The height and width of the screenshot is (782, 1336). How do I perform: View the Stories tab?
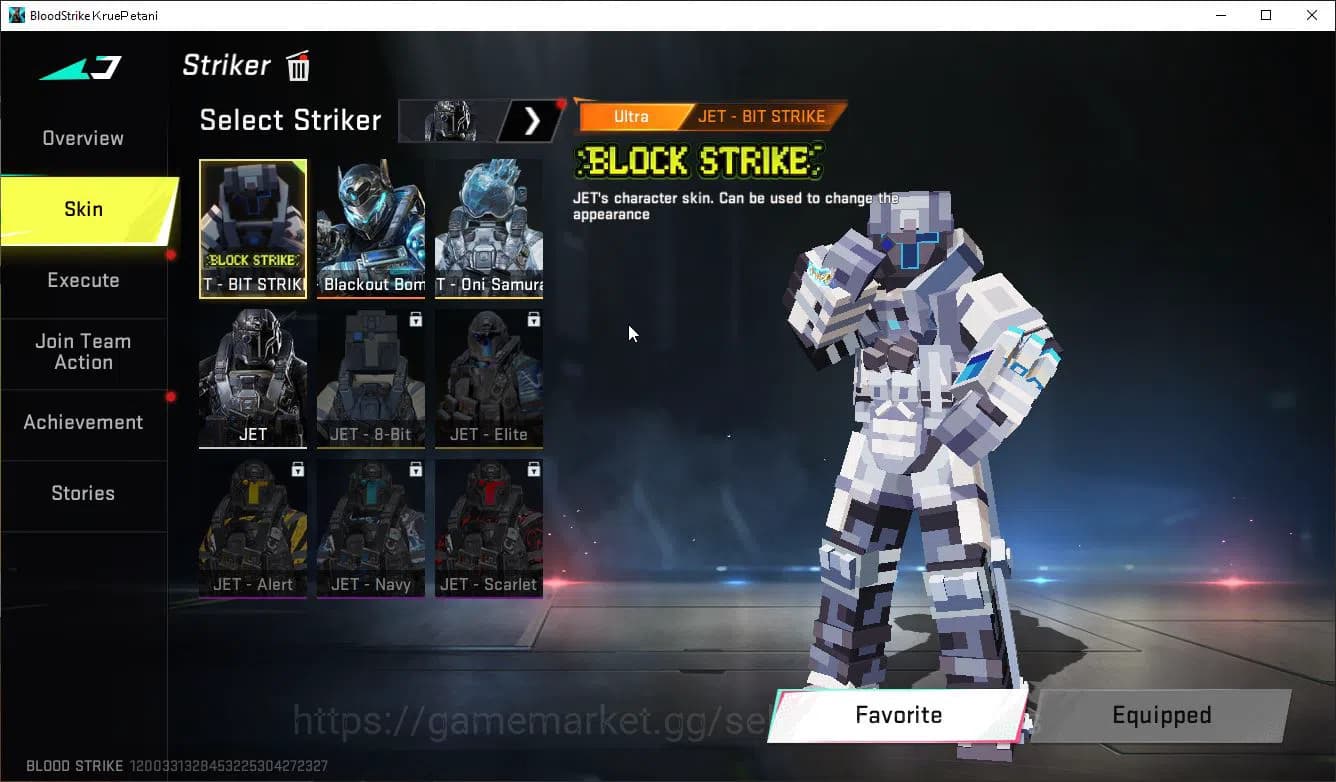[83, 493]
